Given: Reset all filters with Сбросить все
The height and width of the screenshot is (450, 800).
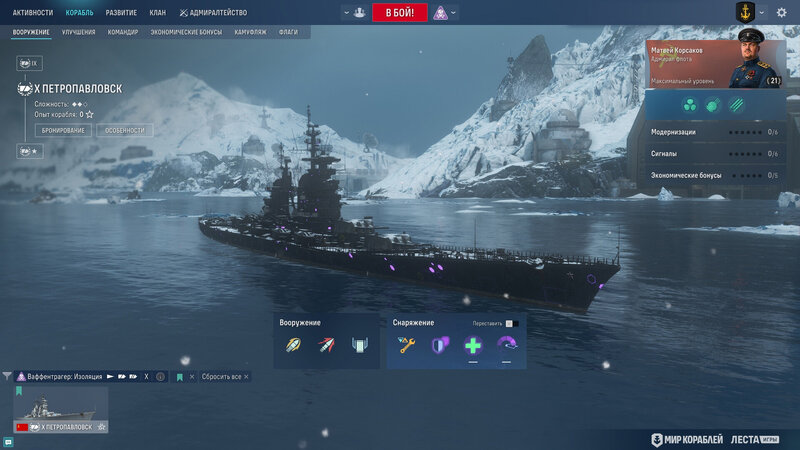Looking at the screenshot, I should point(222,377).
